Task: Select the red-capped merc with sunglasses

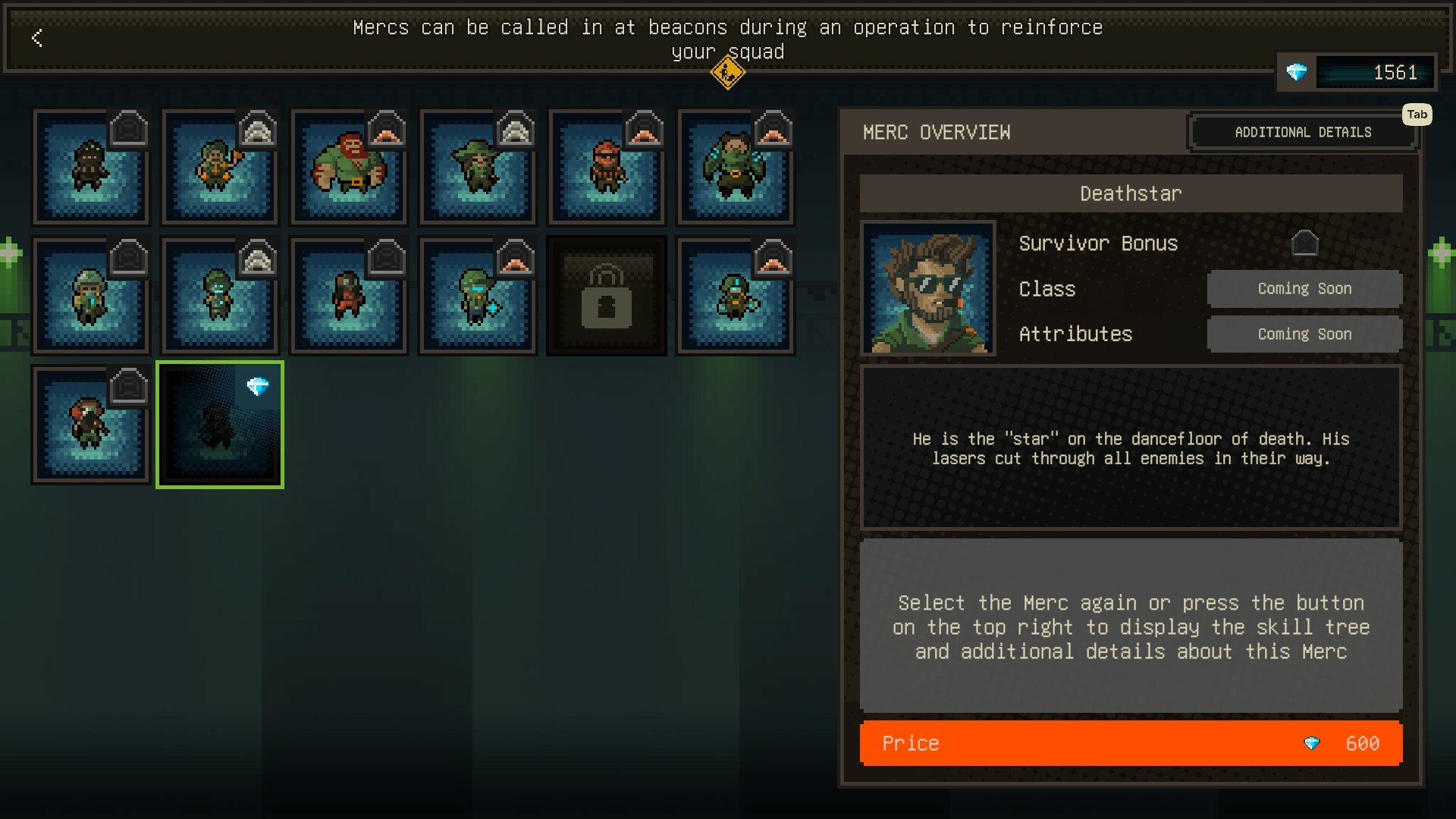Action: pyautogui.click(x=607, y=168)
